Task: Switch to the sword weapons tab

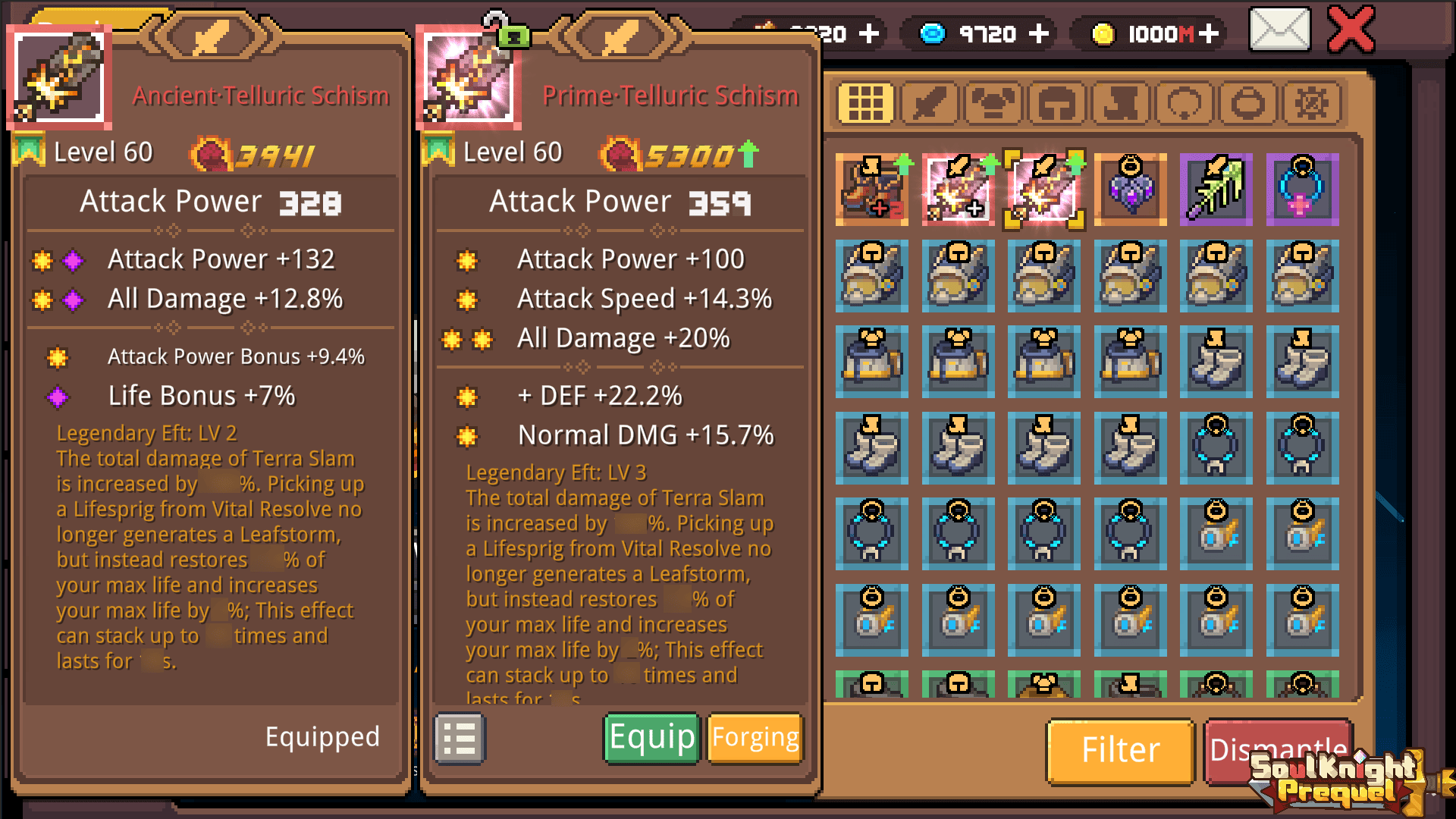Action: pyautogui.click(x=929, y=102)
